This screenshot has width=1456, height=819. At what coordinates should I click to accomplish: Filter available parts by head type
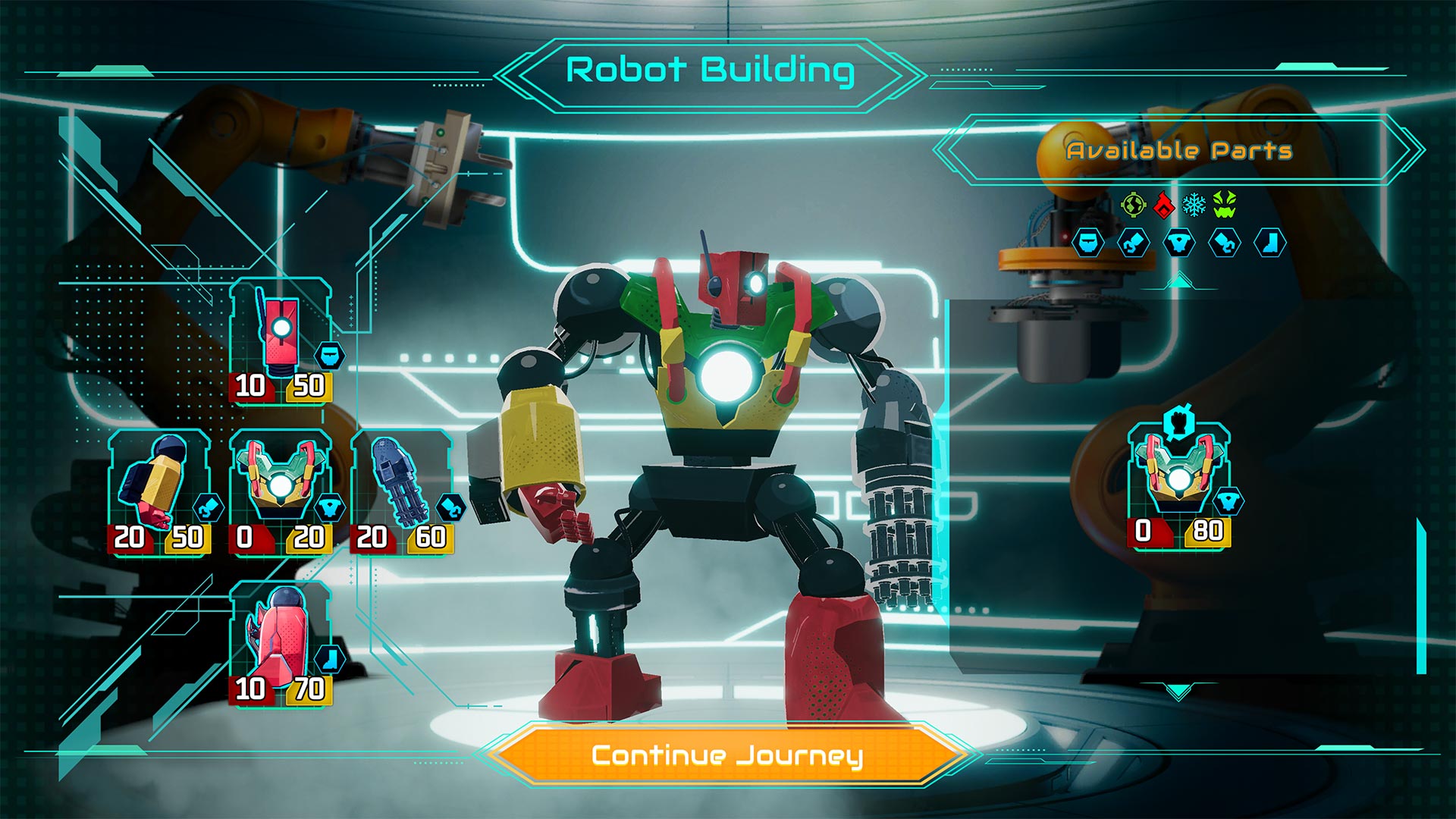(x=1088, y=243)
